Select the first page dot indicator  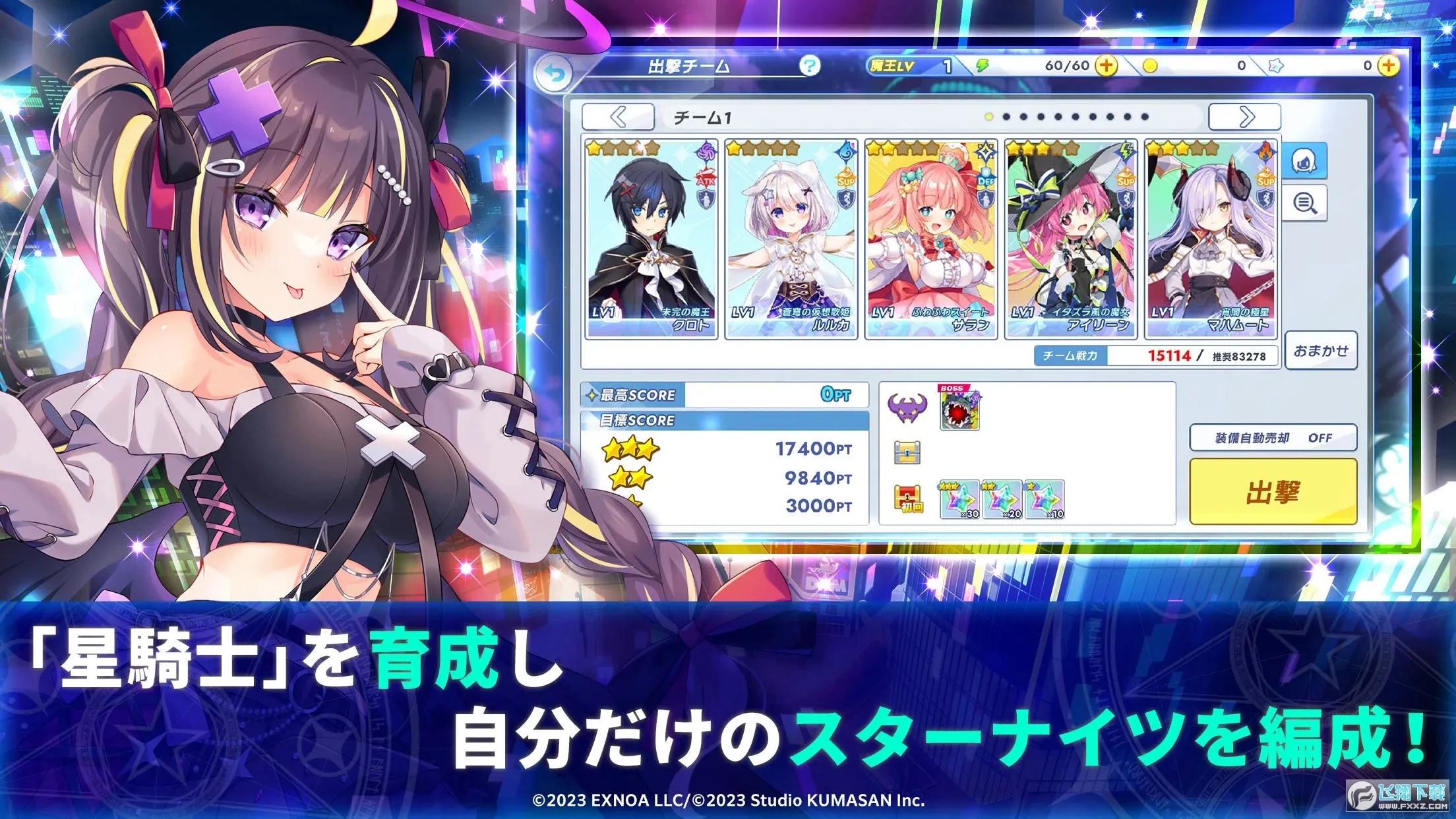(989, 115)
